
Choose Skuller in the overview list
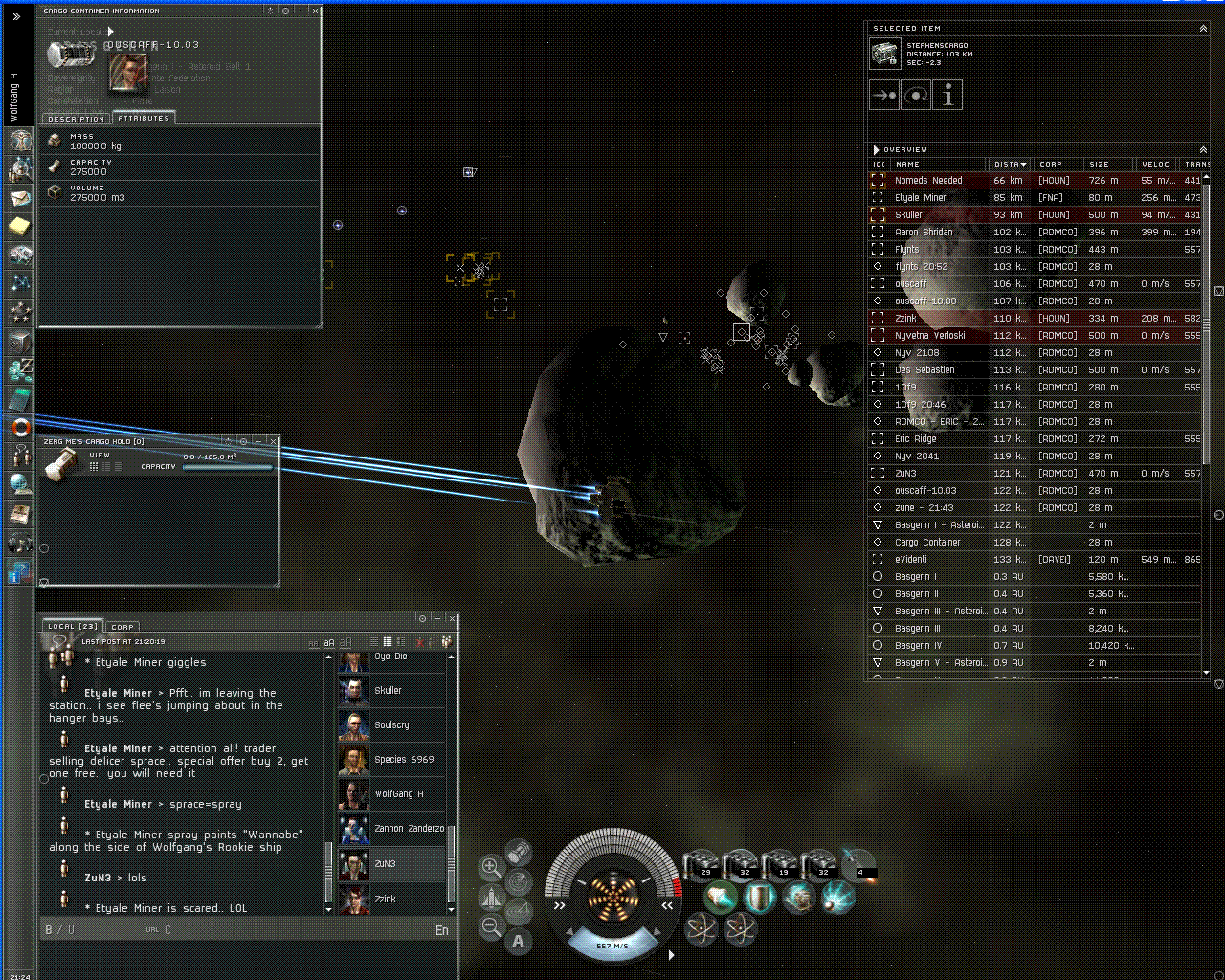908,215
